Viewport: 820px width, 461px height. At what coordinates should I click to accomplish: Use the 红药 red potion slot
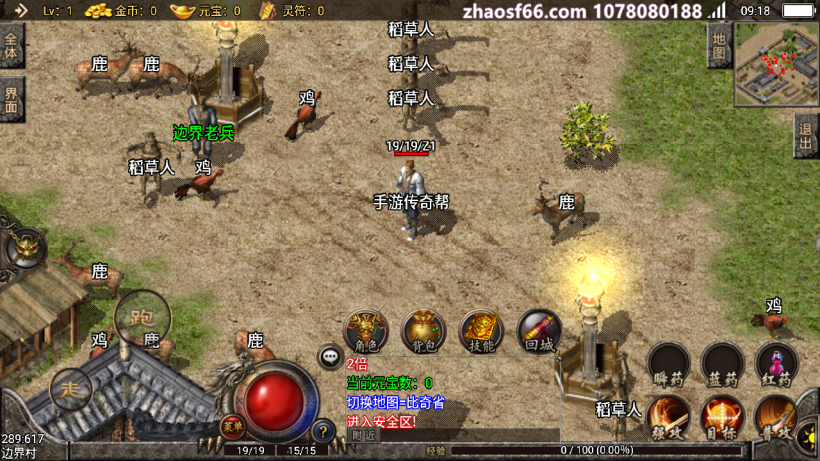[776, 365]
